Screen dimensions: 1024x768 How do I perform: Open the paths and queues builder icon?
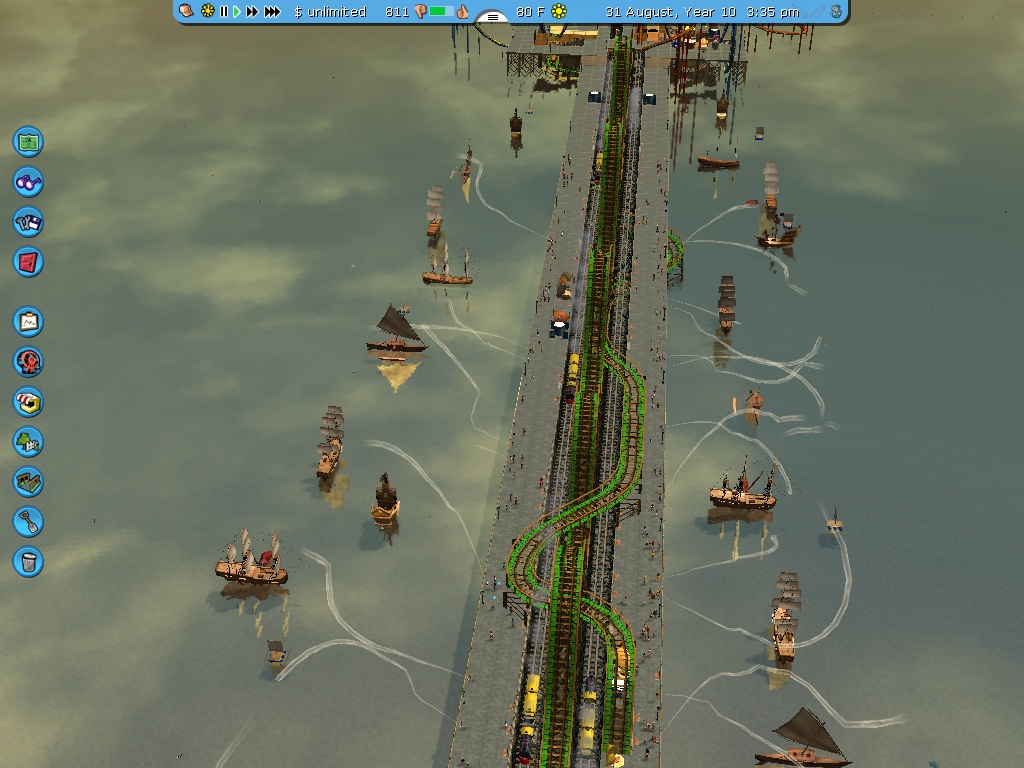(x=28, y=481)
